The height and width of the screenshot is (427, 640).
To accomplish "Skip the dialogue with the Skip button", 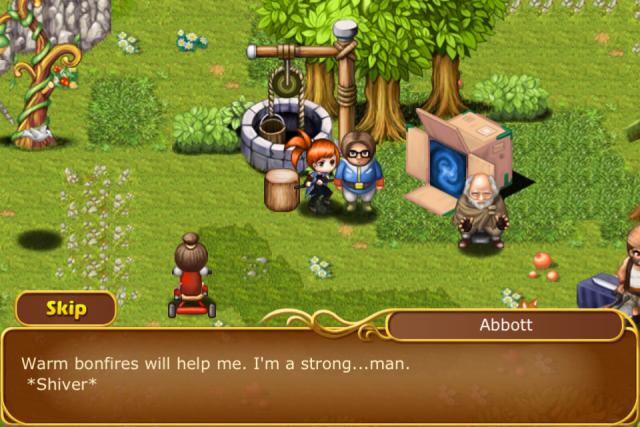I will (65, 308).
